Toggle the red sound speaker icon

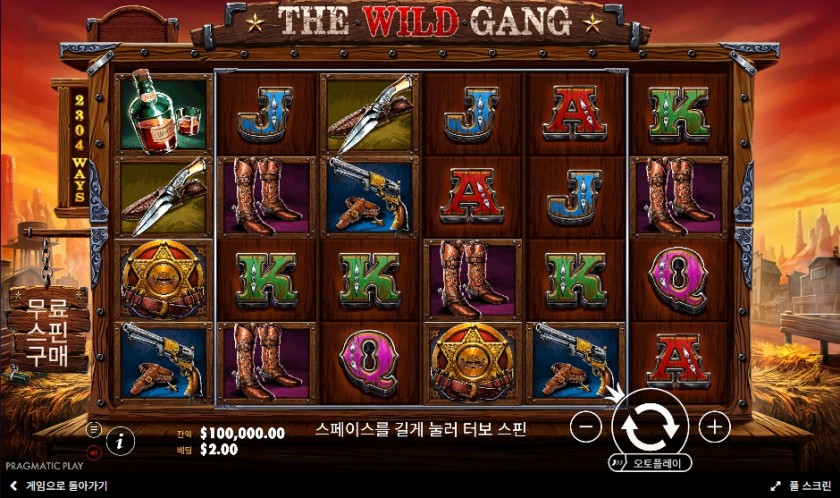click(x=95, y=451)
